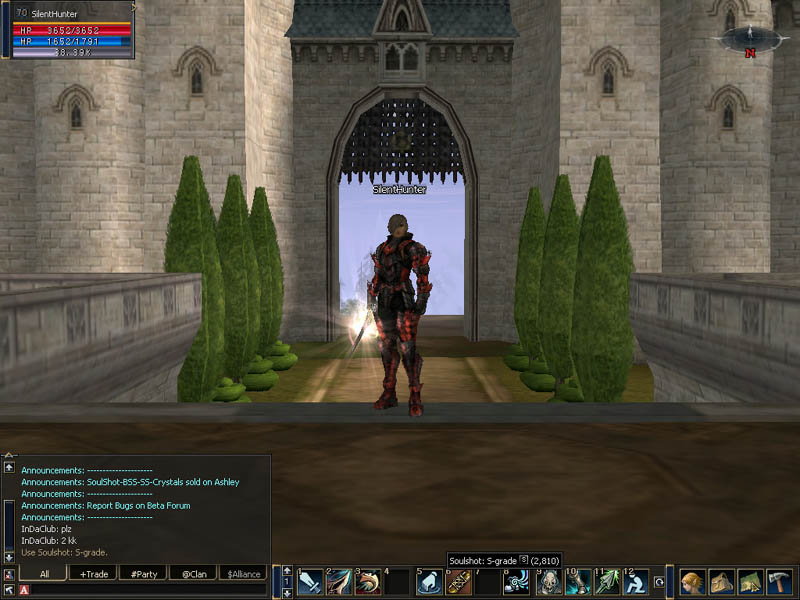Switch to the $Alliance chat channel
The height and width of the screenshot is (600, 800).
tap(243, 574)
